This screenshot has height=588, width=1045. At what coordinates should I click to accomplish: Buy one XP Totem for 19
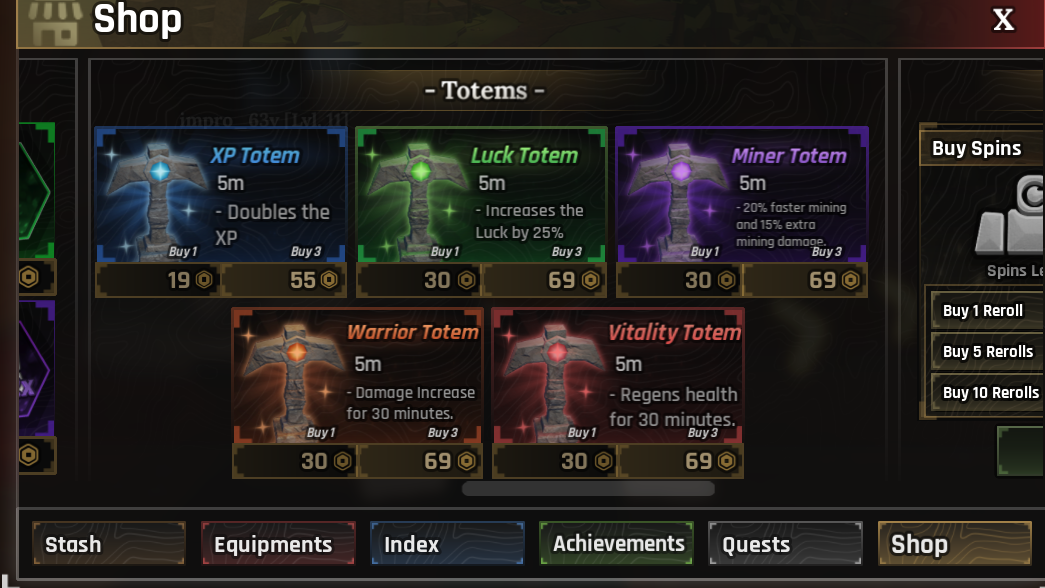(158, 280)
